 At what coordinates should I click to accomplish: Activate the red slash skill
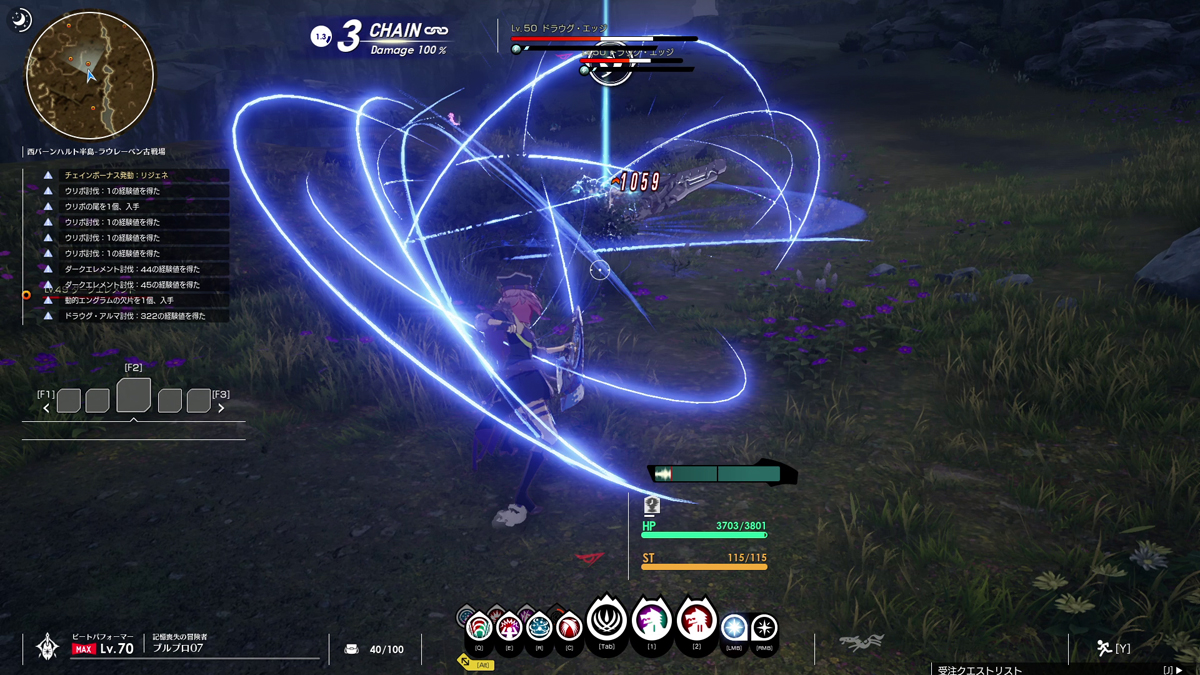[x=569, y=627]
